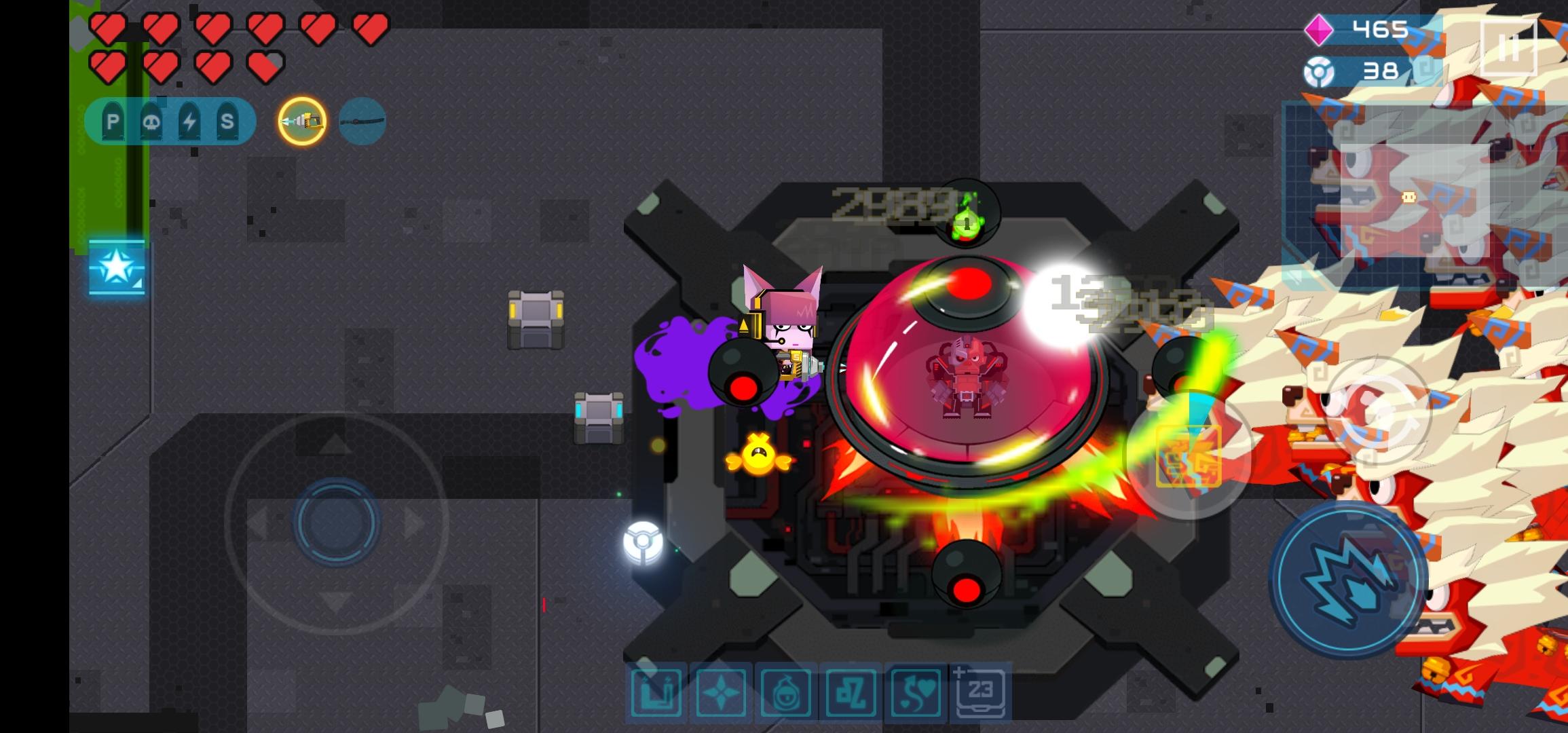Toggle to the katana weapon slot

point(360,120)
